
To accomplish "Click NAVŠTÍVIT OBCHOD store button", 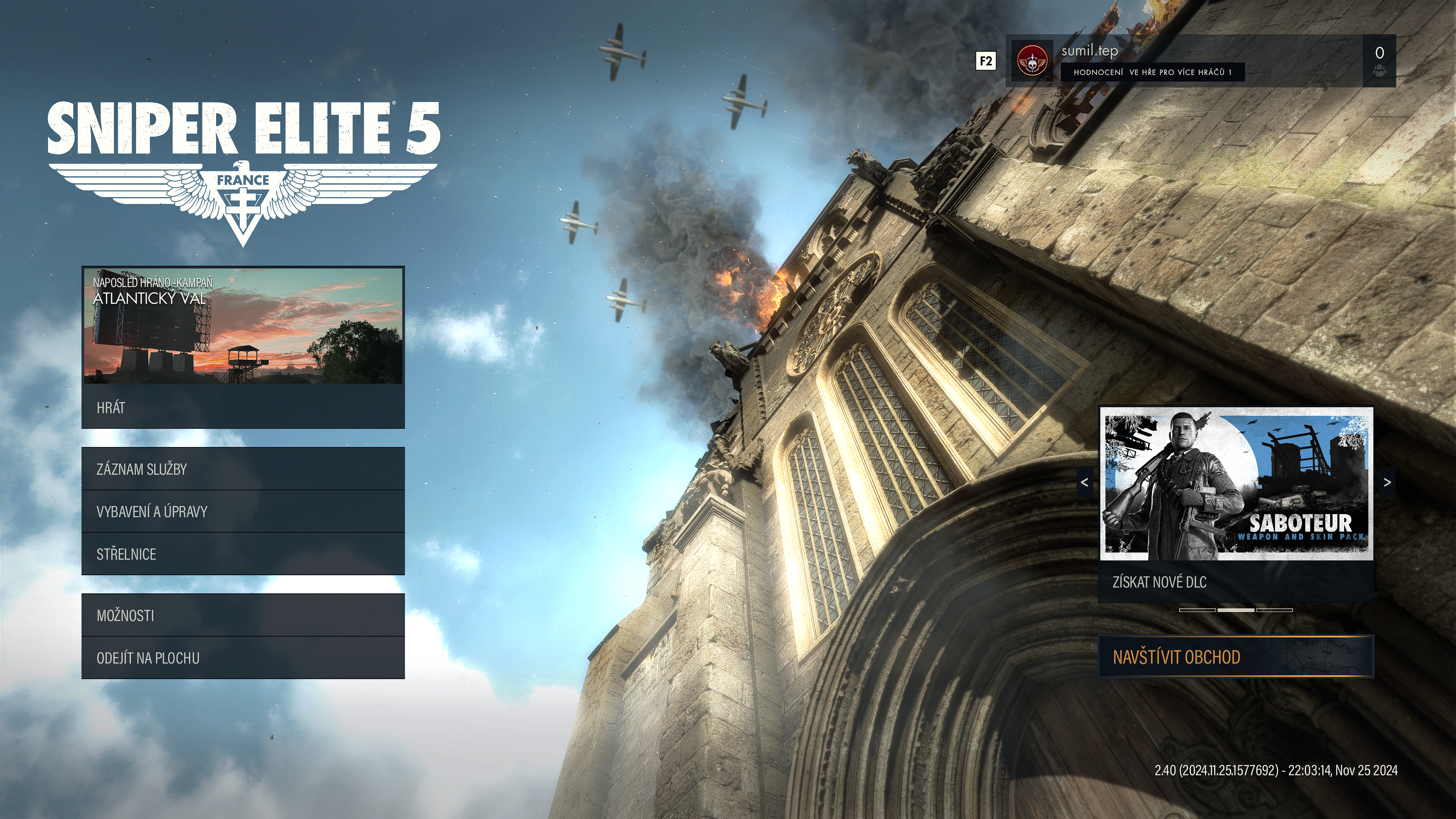I will tap(1236, 657).
